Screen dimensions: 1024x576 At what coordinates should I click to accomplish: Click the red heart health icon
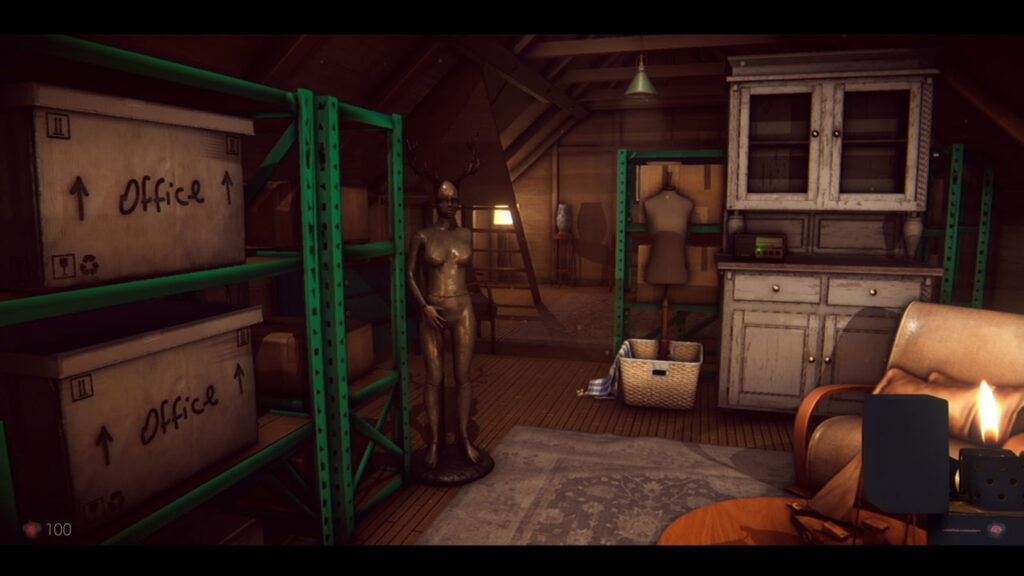pos(32,529)
